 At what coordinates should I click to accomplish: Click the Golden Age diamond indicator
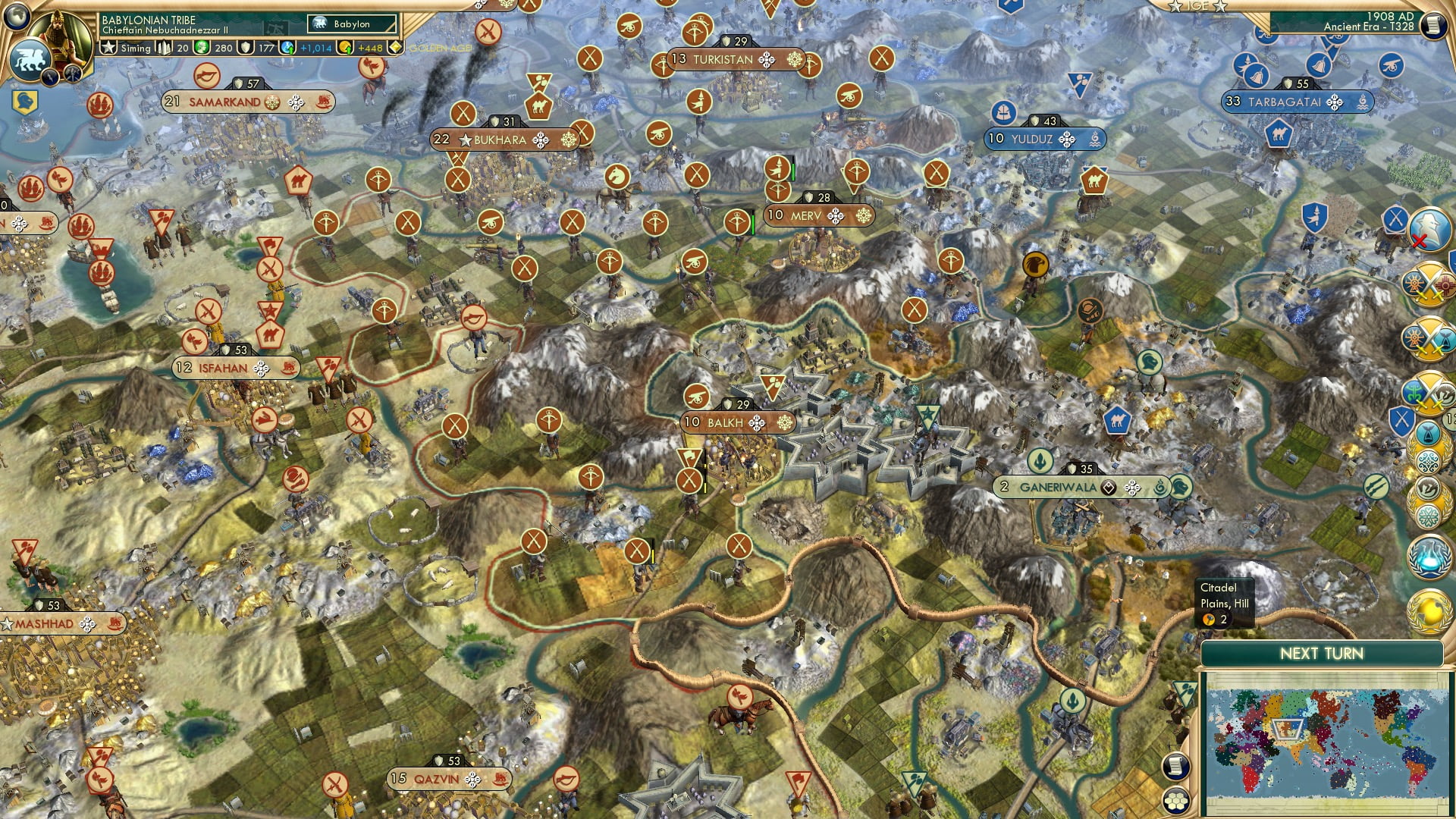click(396, 48)
